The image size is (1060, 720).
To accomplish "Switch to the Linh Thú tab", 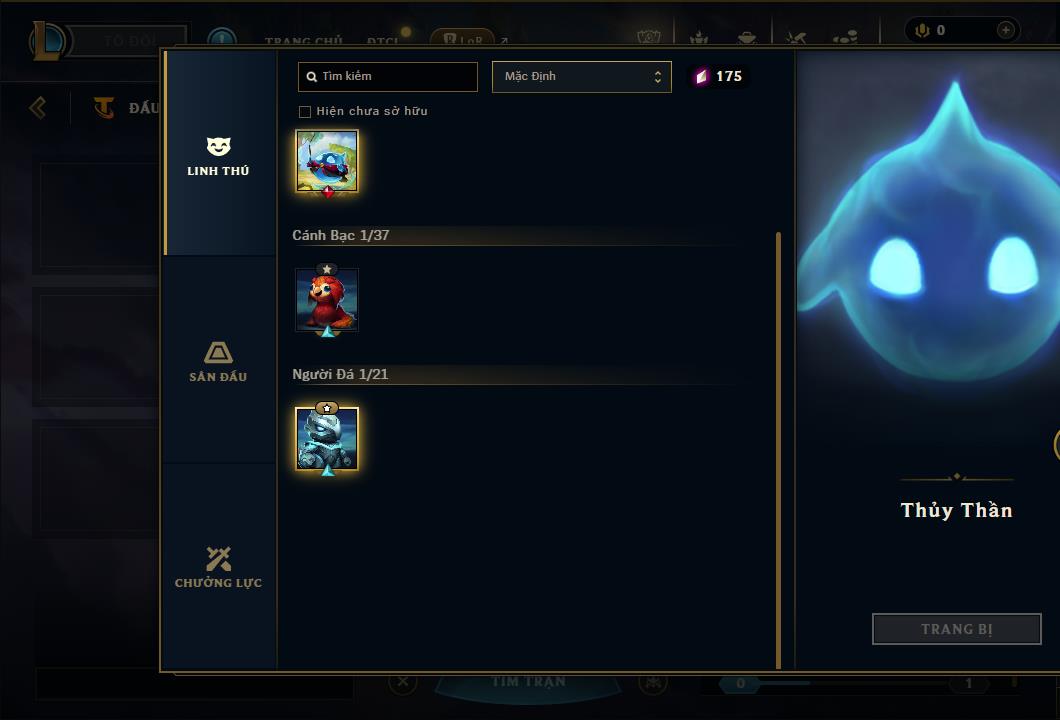I will (x=218, y=156).
